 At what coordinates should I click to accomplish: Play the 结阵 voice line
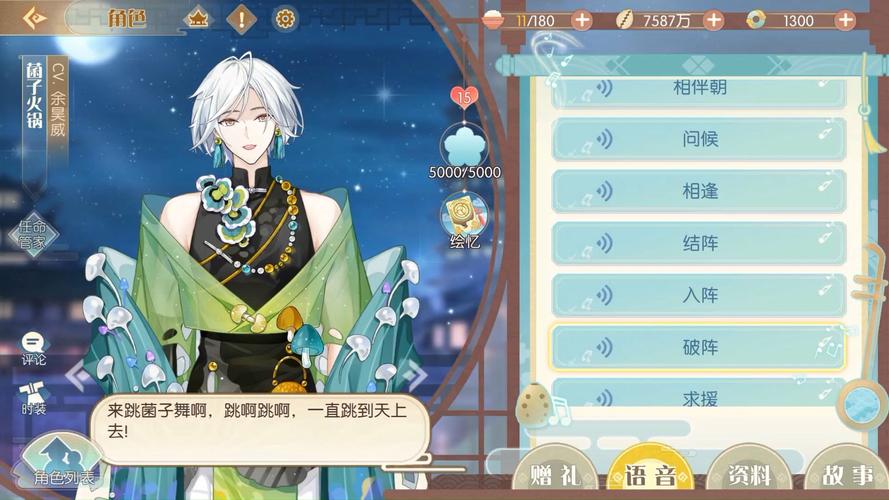(698, 243)
